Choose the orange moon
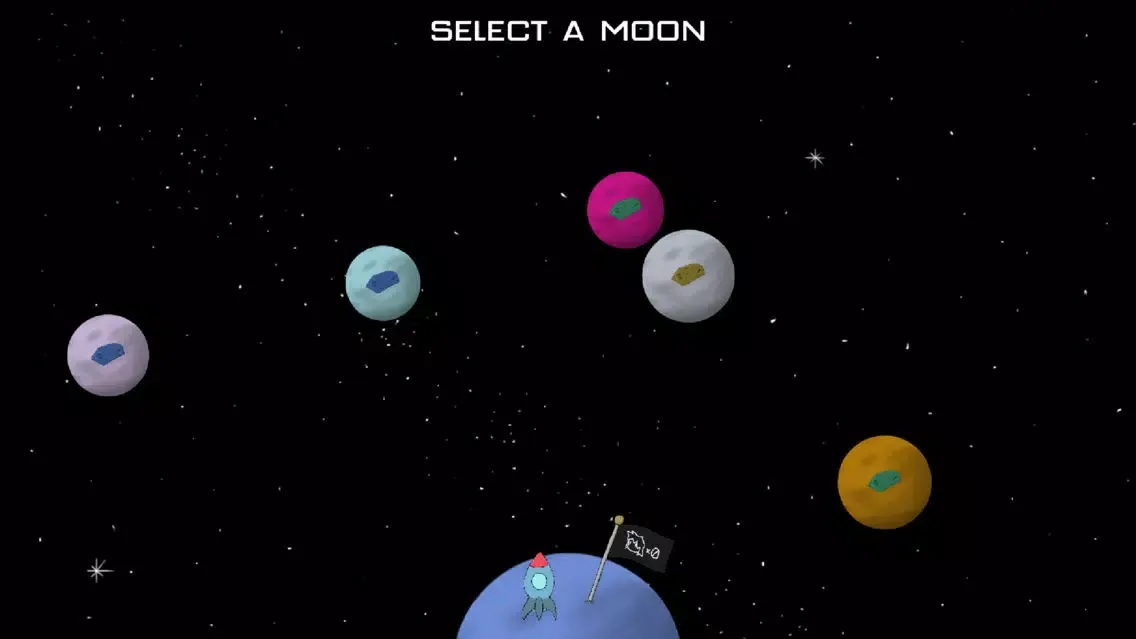The image size is (1136, 639). 884,482
